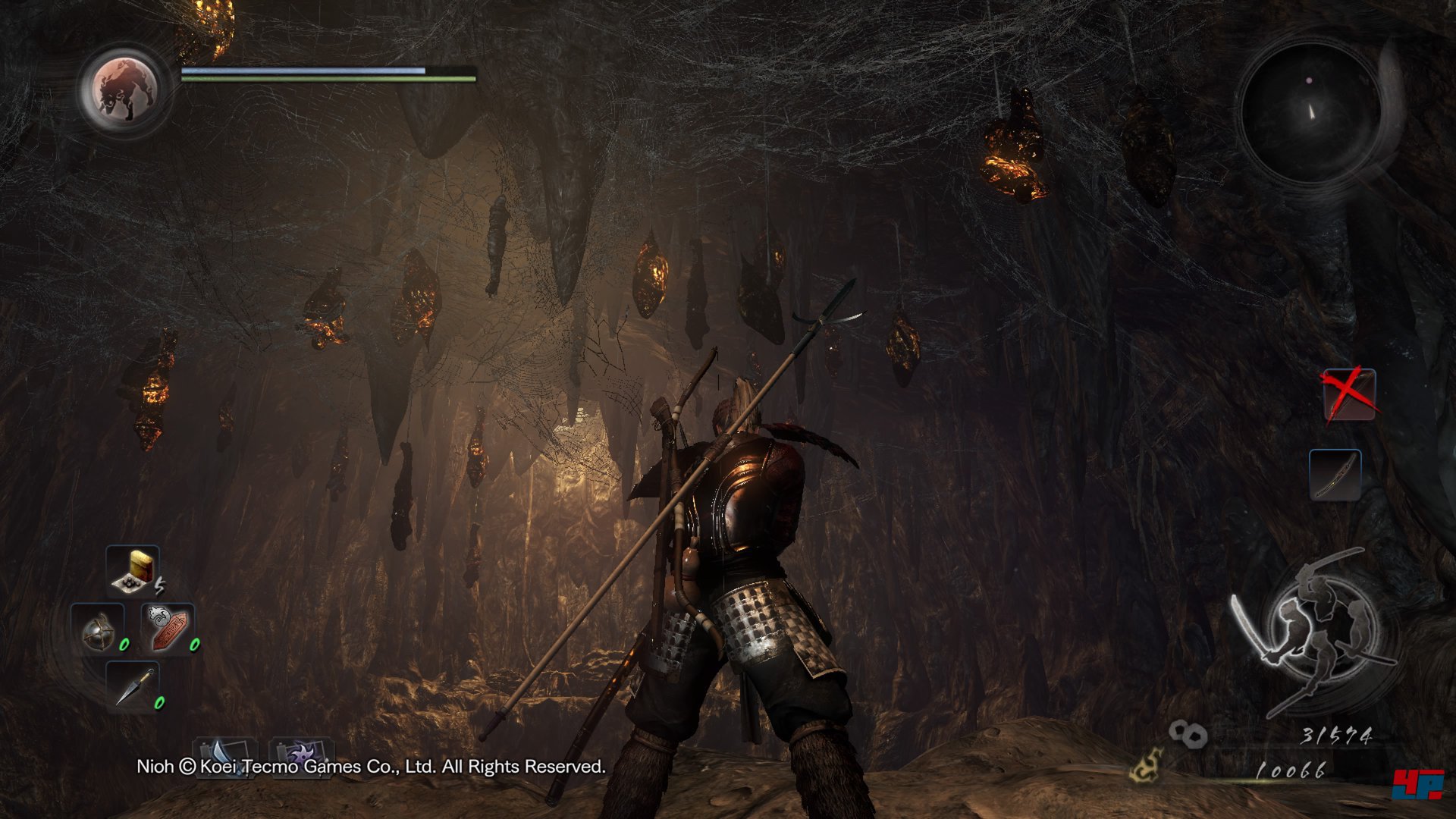Switch to the shuriken shortcut set
This screenshot has height=819, width=1456.
tap(301, 755)
